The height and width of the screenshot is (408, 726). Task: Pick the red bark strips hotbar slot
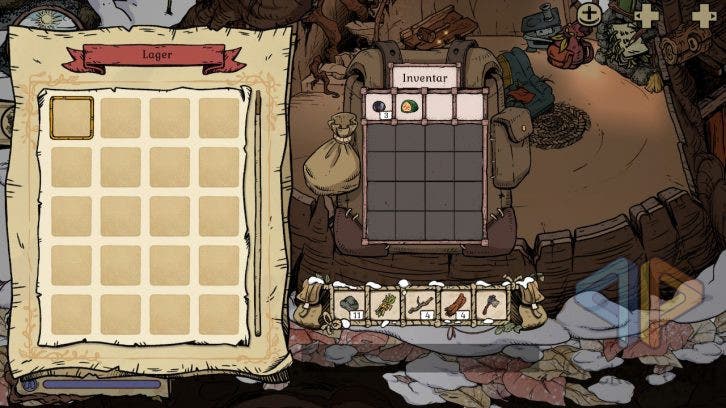coord(456,305)
